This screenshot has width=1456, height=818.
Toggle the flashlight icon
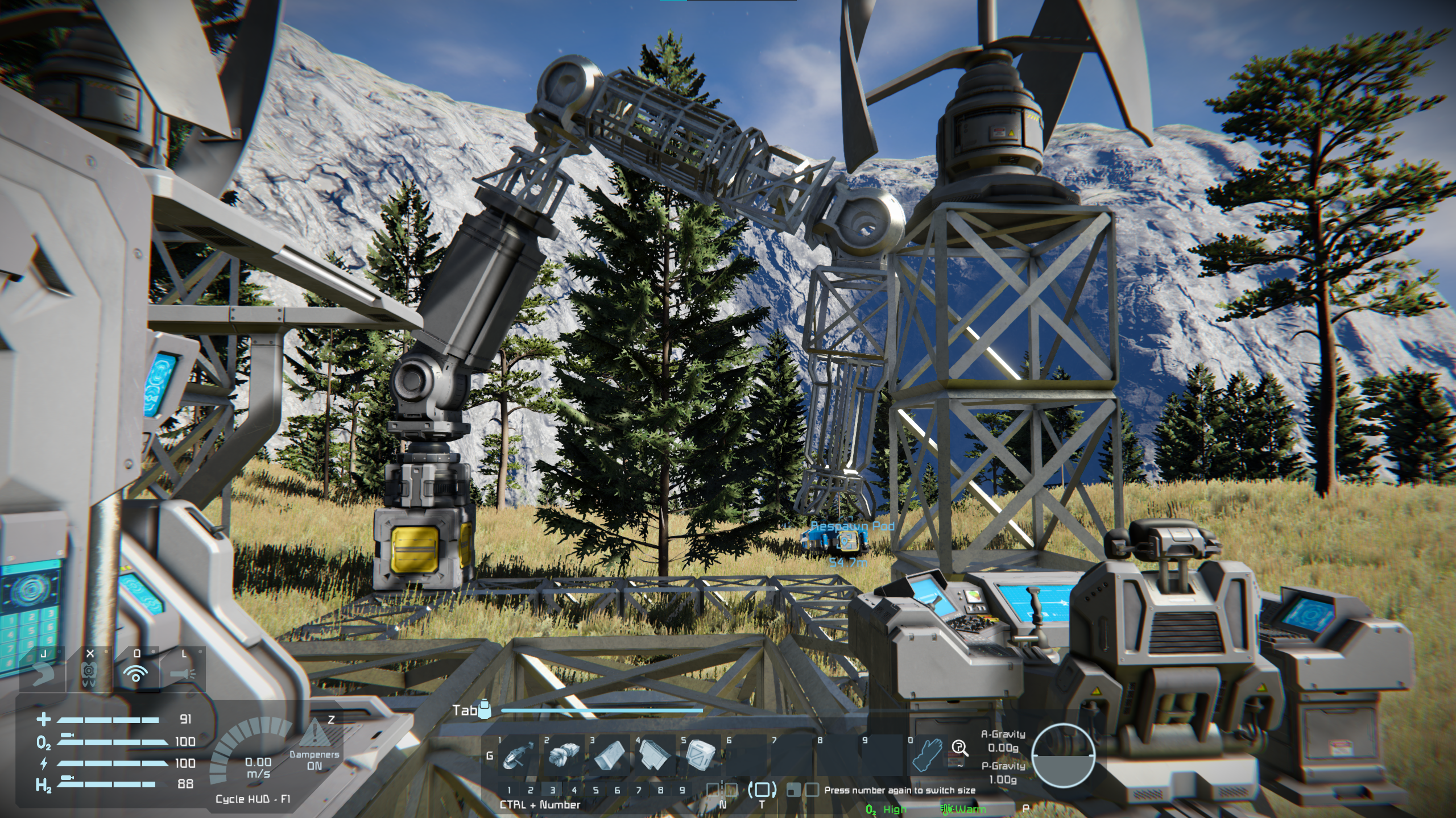pos(183,674)
